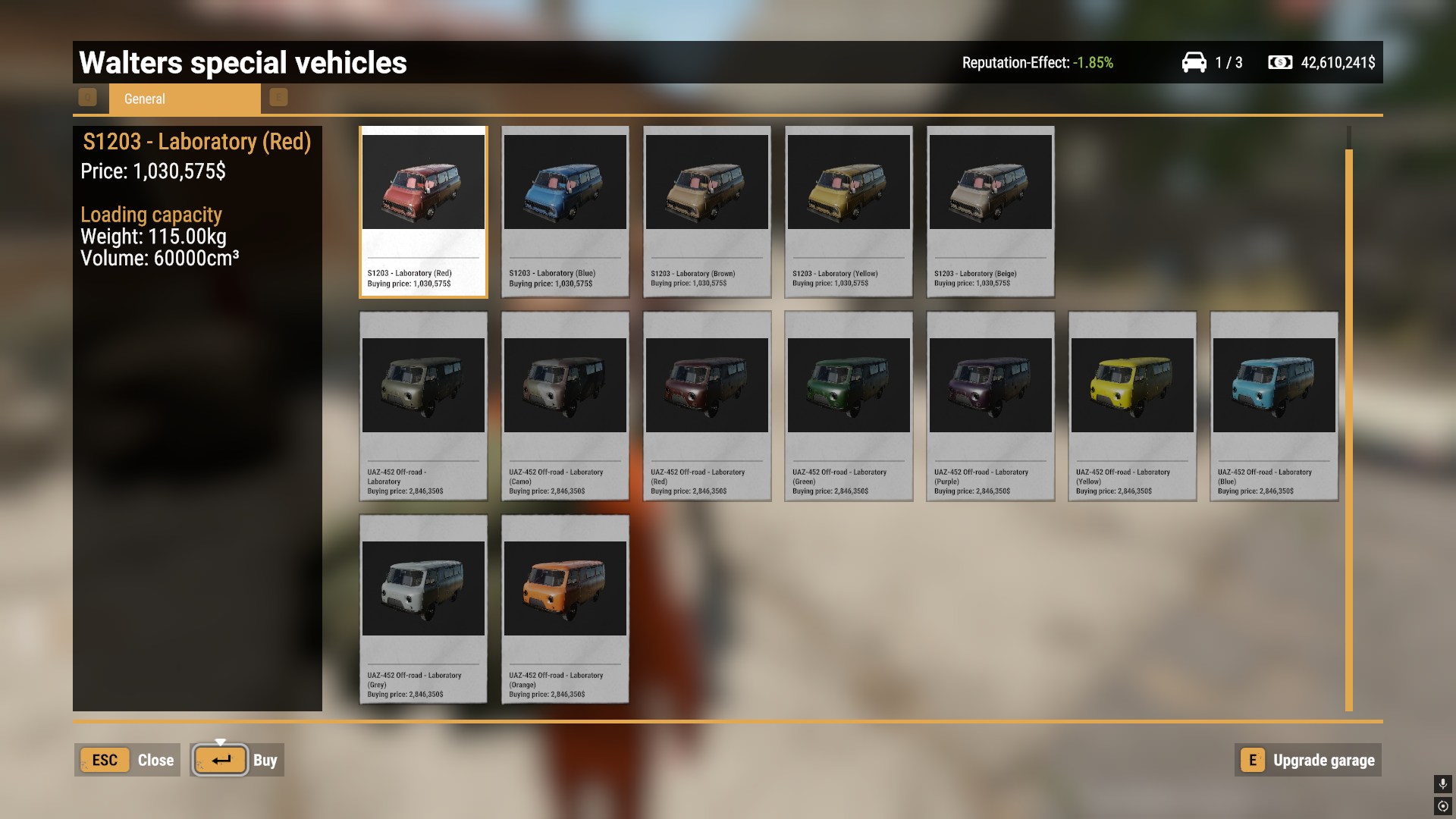The height and width of the screenshot is (819, 1456).
Task: Buy the selected vehicle
Action: point(237,760)
